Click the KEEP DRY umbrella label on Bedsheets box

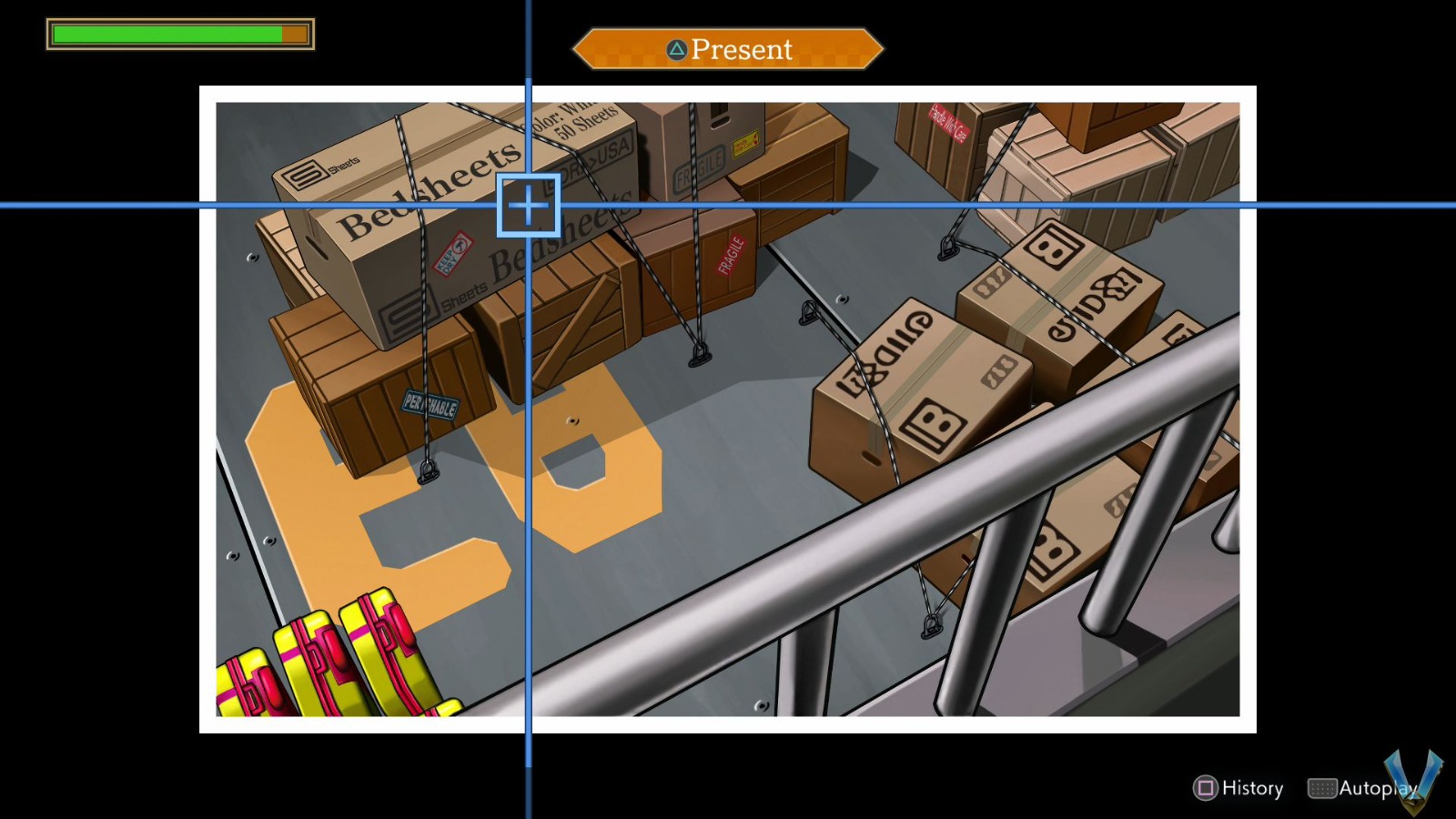coord(453,256)
